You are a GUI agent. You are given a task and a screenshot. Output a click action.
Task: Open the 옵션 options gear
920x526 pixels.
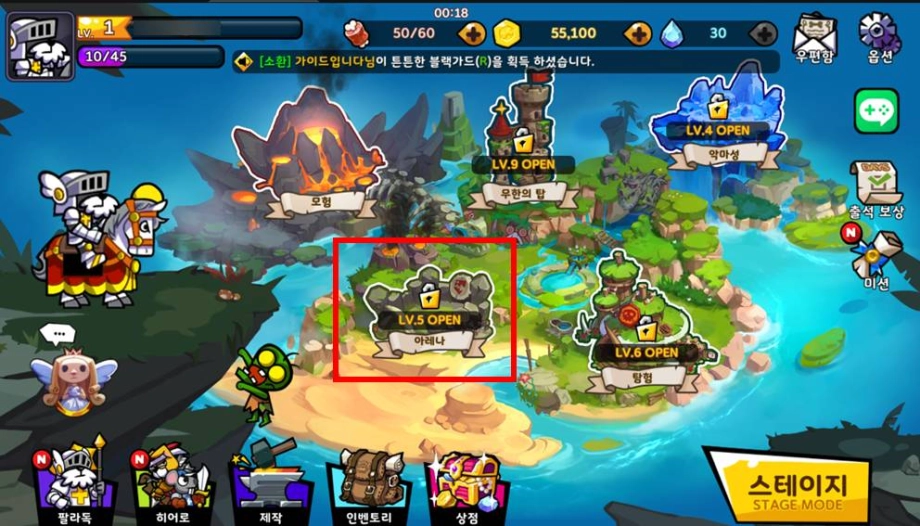pos(880,38)
